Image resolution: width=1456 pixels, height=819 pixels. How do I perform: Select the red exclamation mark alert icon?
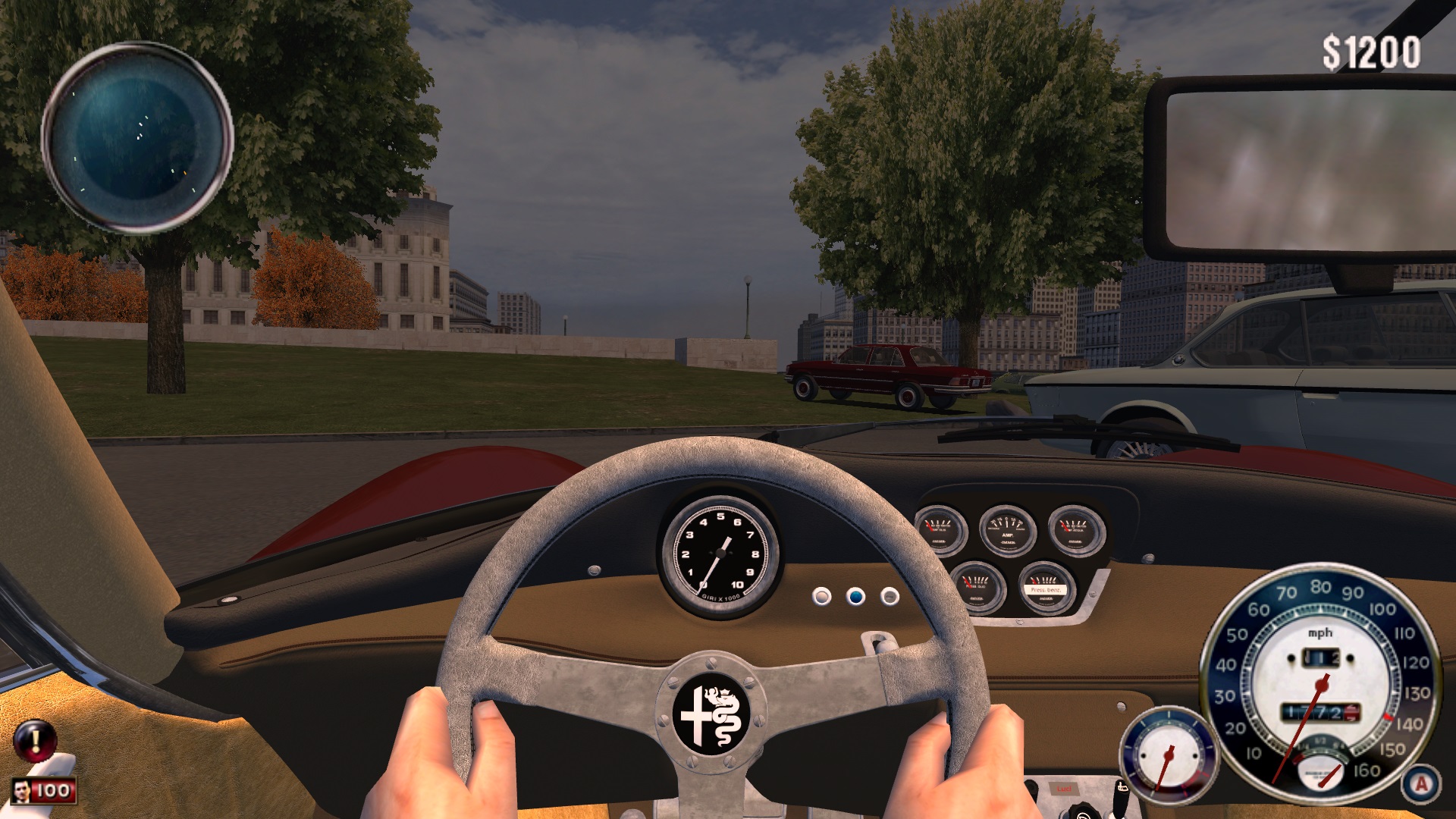34,739
